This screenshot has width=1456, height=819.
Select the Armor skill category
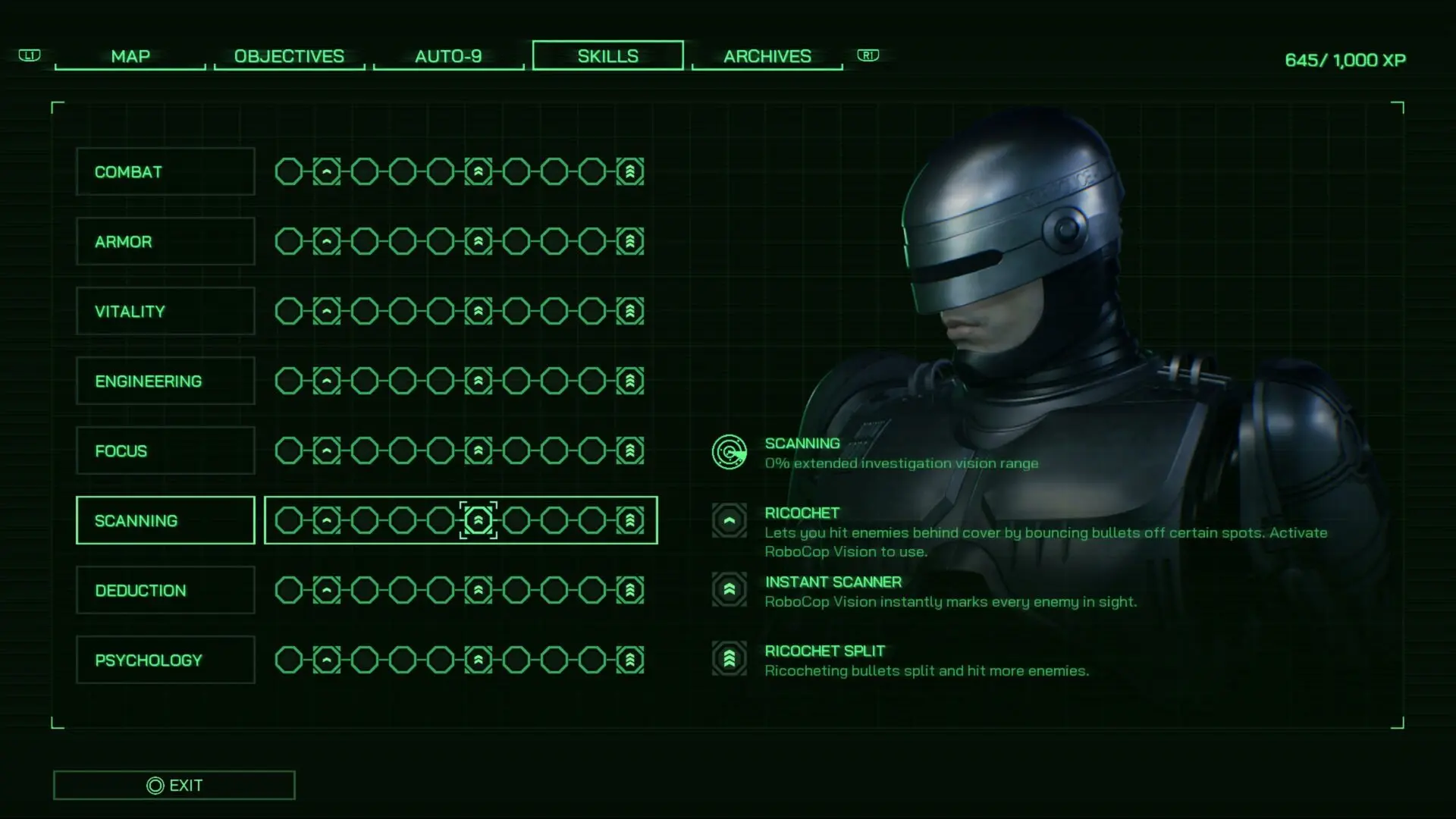[x=165, y=242]
